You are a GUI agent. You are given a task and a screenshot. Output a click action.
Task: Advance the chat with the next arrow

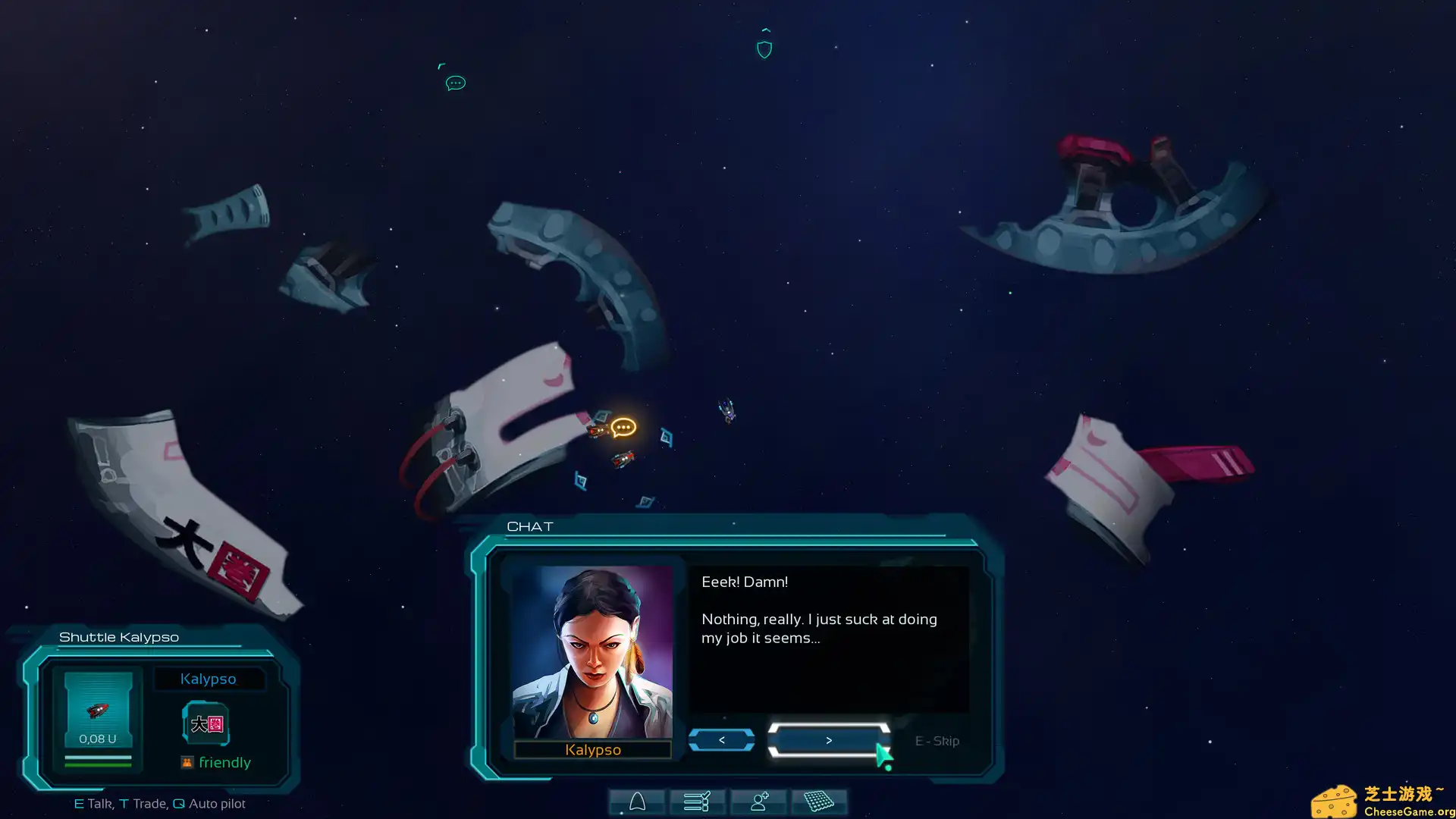click(828, 740)
